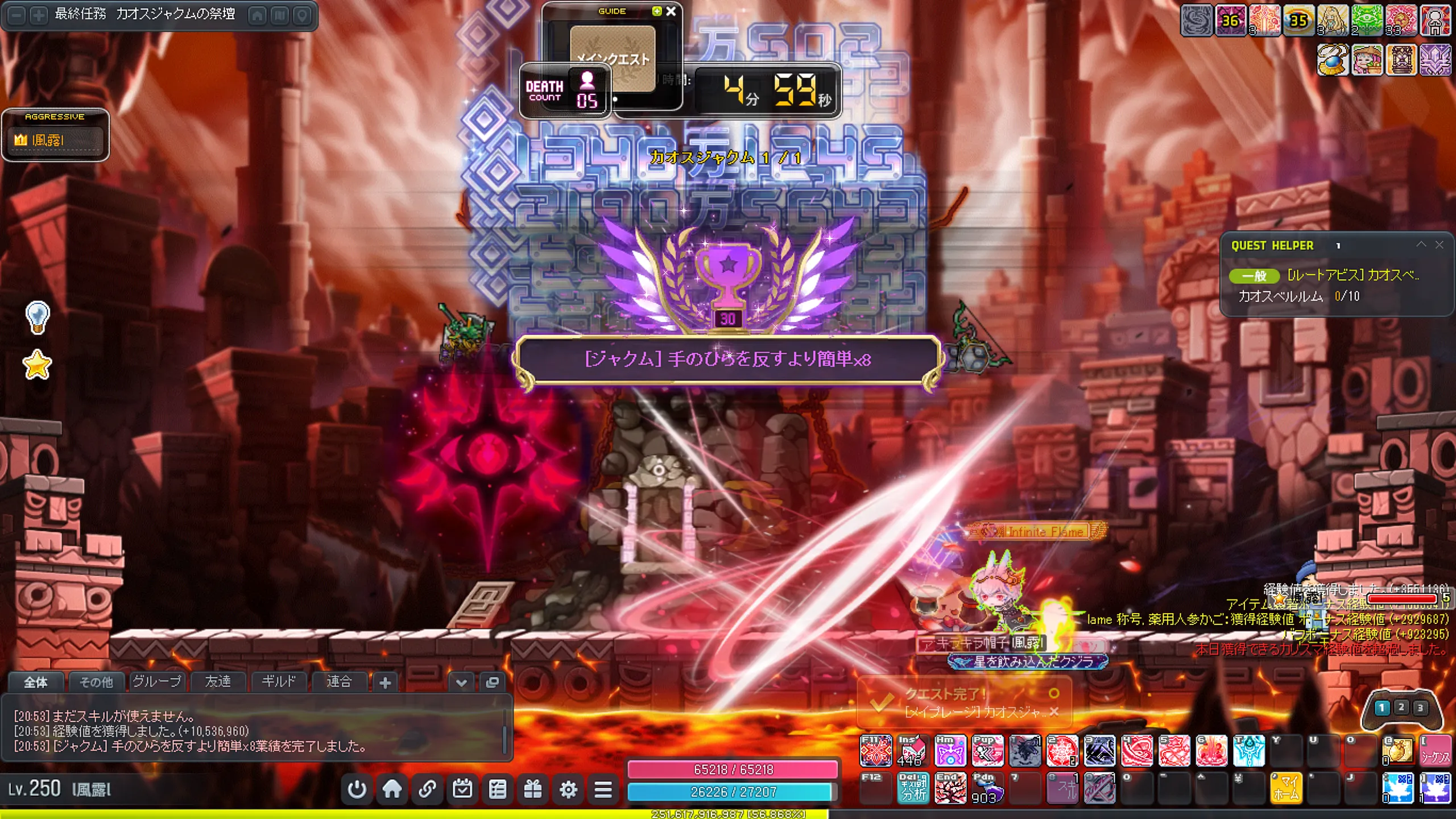Click the power button icon
The height and width of the screenshot is (819, 1456).
[x=357, y=789]
